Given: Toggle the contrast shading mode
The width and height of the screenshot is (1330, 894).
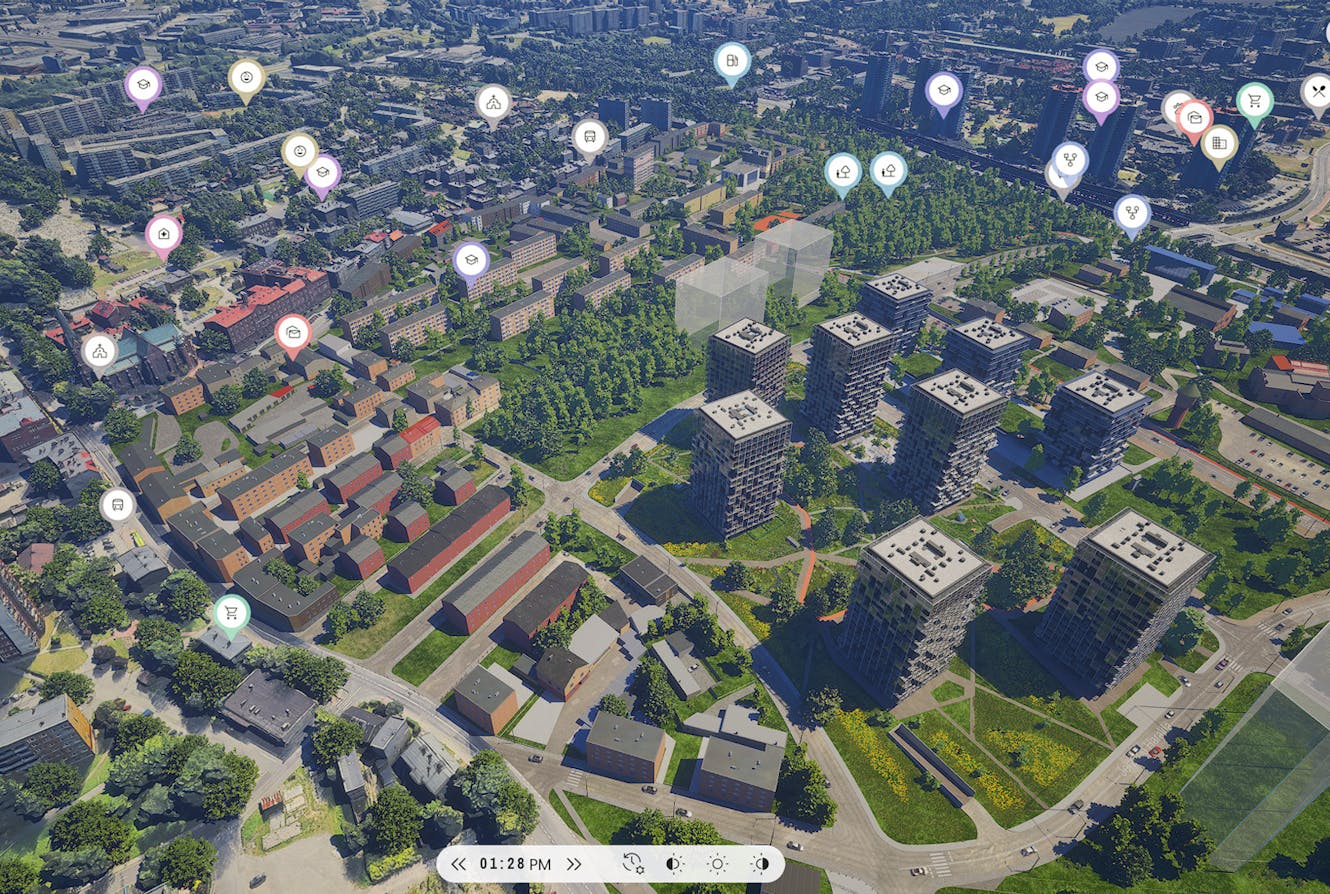Looking at the screenshot, I should (672, 863).
